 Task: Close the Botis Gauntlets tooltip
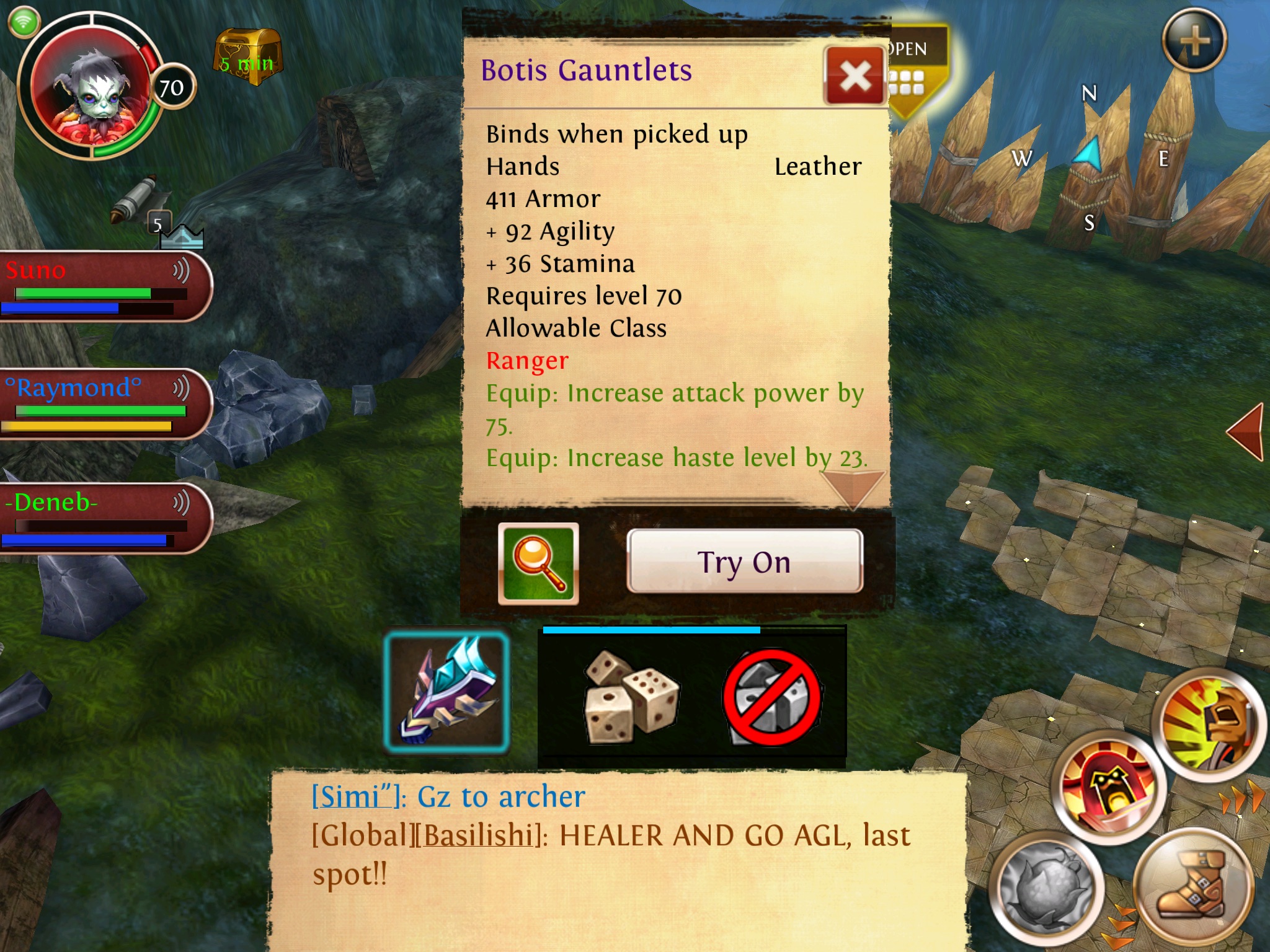[855, 77]
